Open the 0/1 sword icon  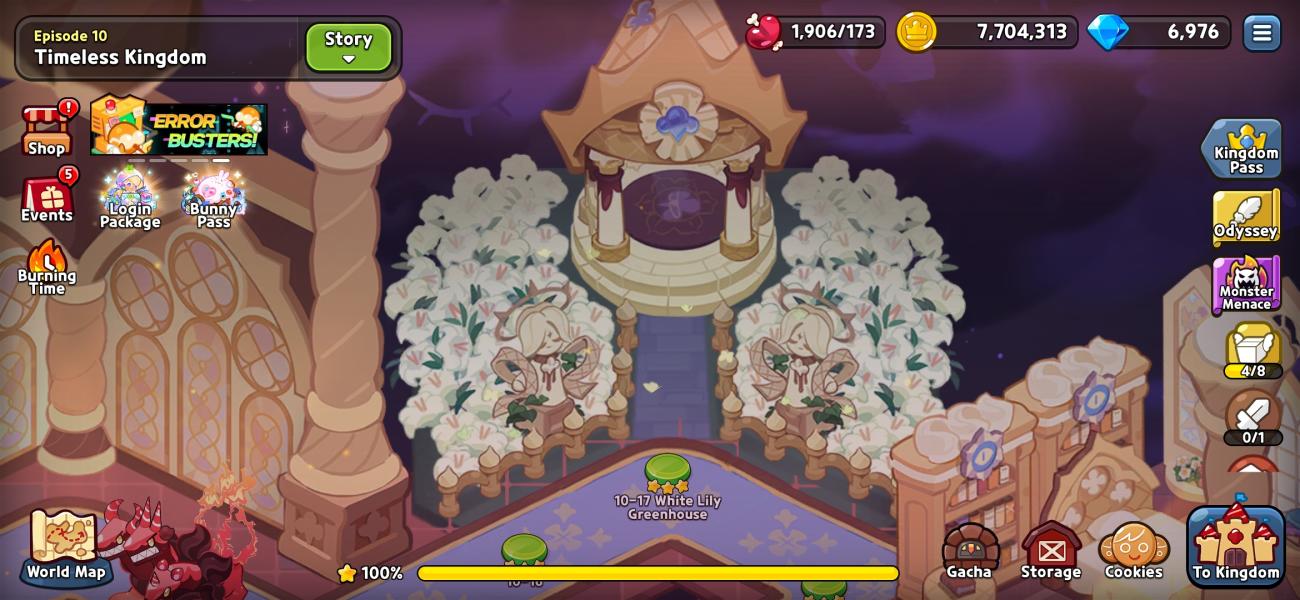coord(1253,416)
